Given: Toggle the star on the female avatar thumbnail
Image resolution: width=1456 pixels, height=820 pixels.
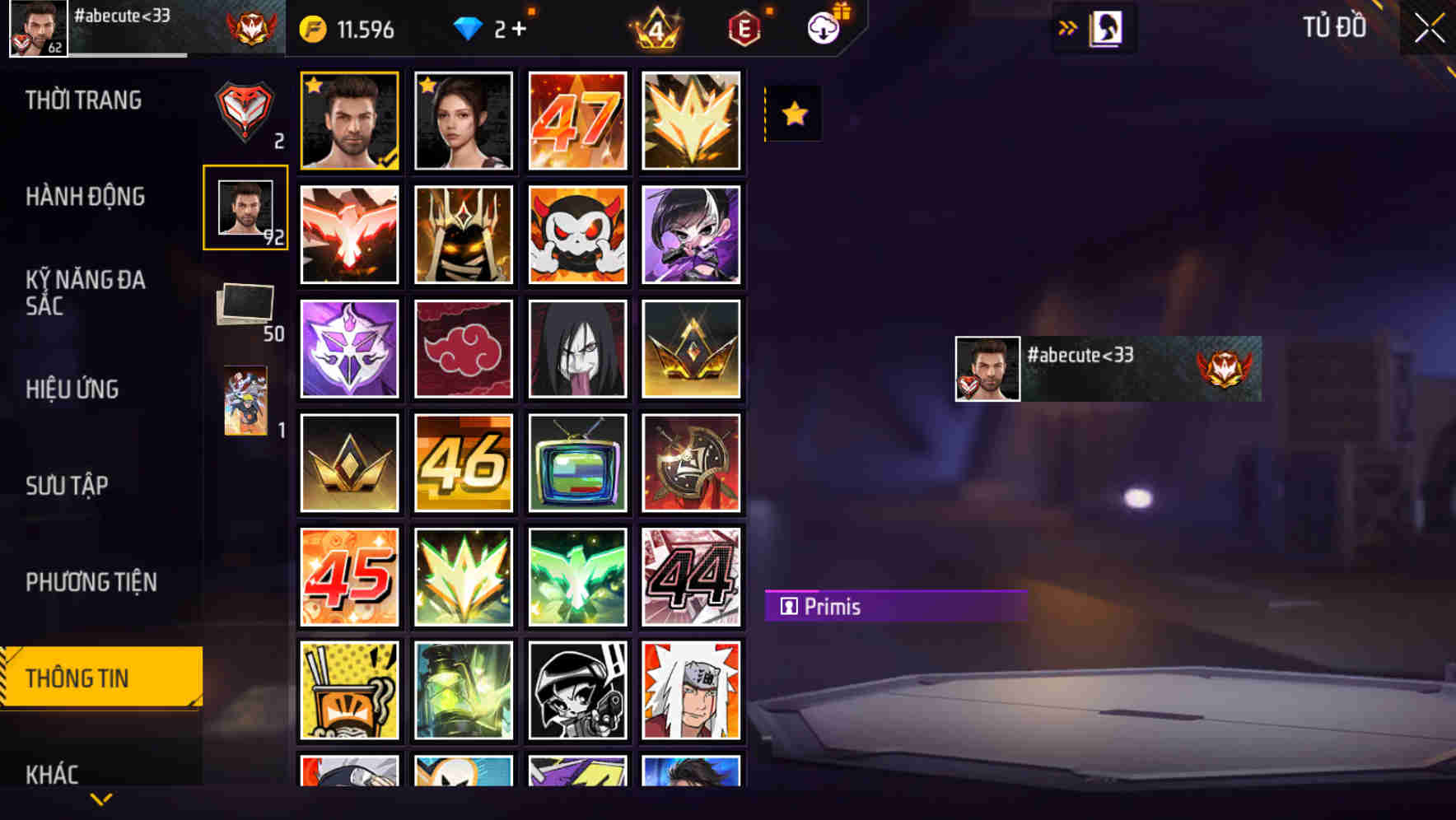Looking at the screenshot, I should (x=428, y=84).
